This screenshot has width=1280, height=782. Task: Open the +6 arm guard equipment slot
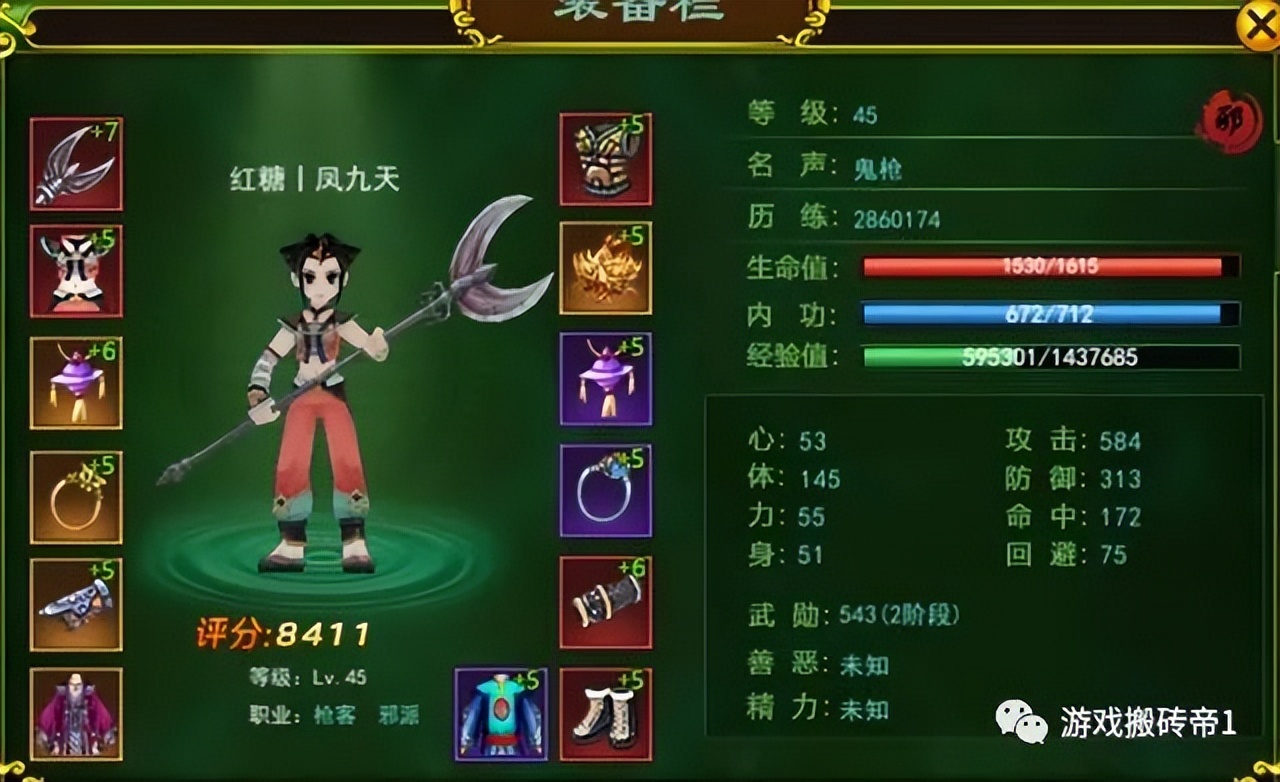[x=605, y=600]
